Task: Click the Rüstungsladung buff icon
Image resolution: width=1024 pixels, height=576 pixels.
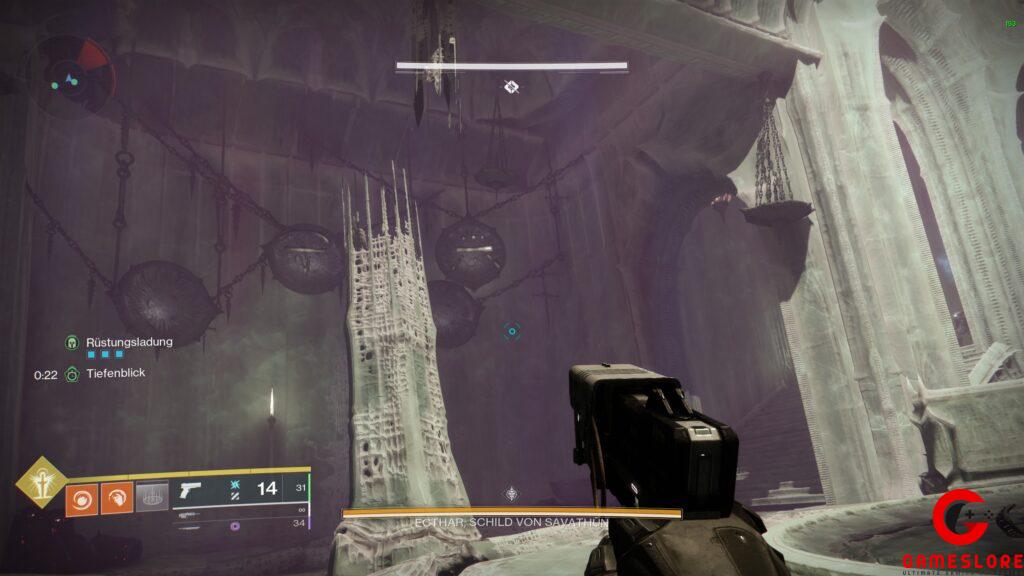Action: pos(72,342)
